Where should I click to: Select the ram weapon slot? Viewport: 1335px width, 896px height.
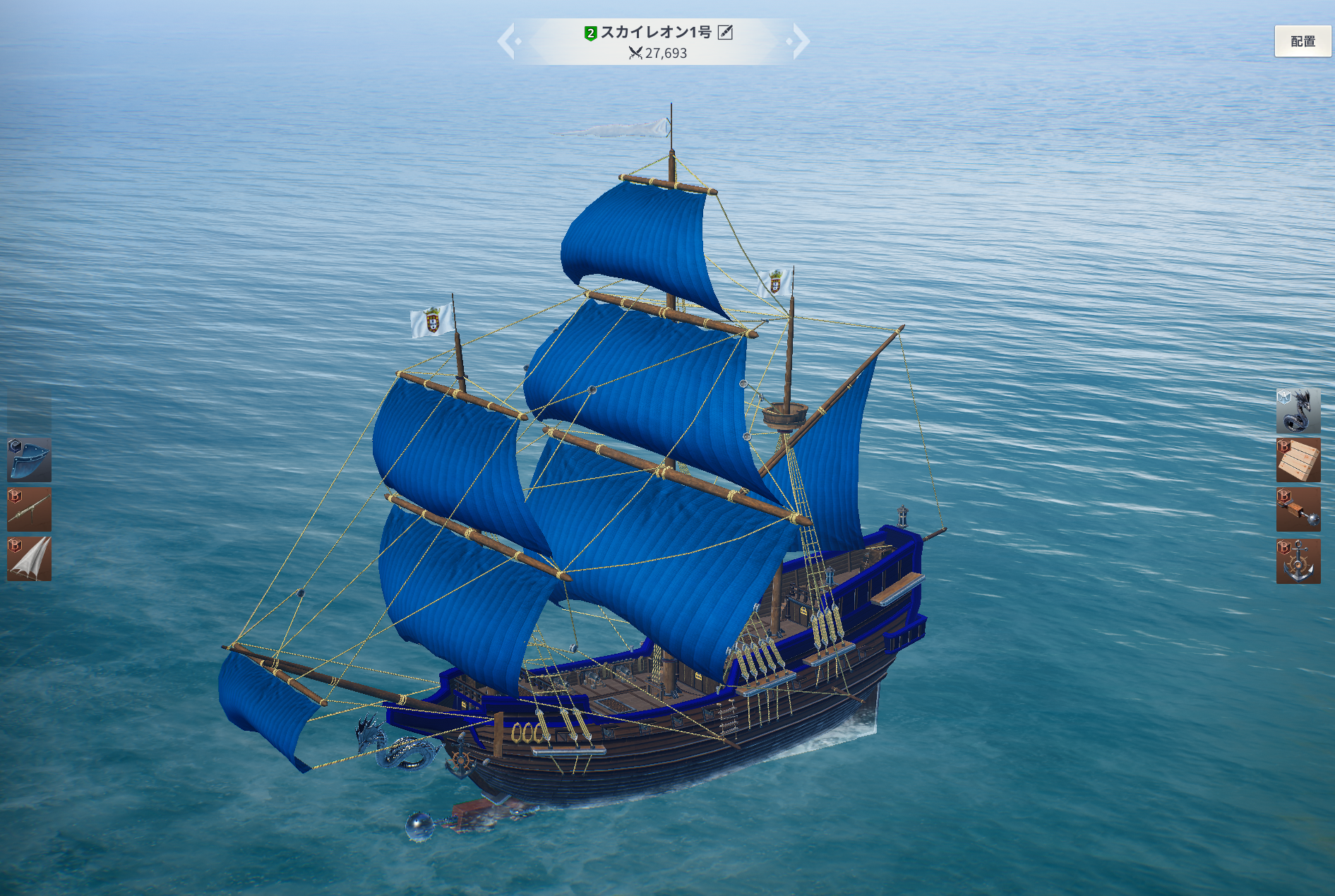[x=1298, y=510]
